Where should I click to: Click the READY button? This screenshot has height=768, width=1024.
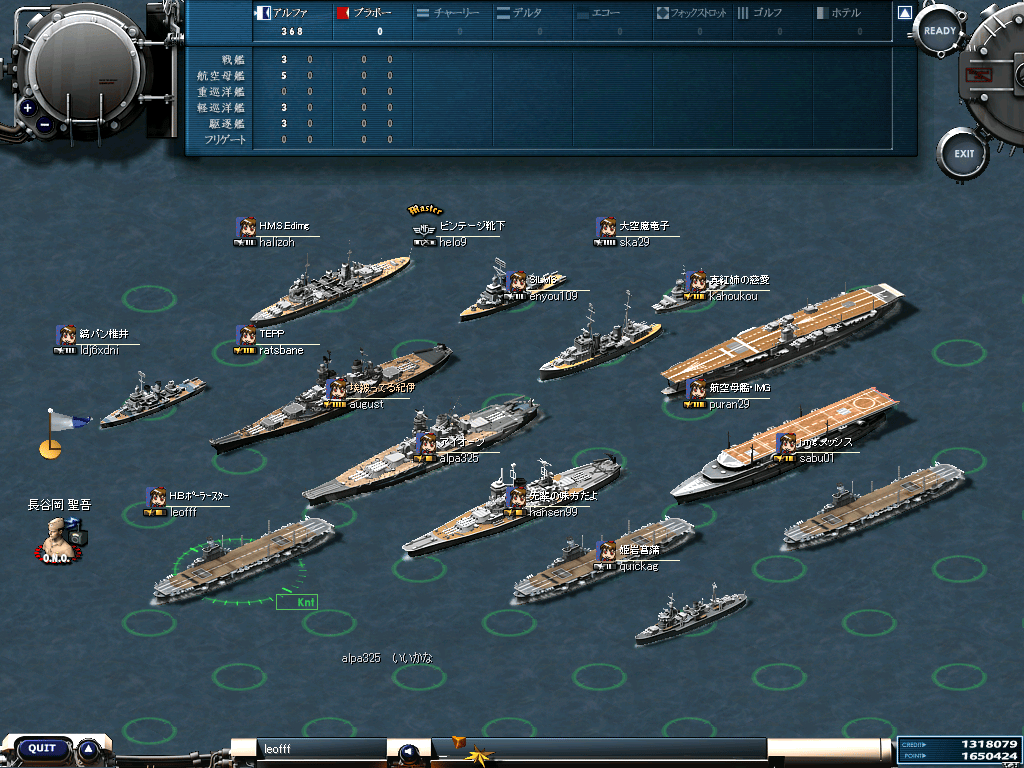939,31
